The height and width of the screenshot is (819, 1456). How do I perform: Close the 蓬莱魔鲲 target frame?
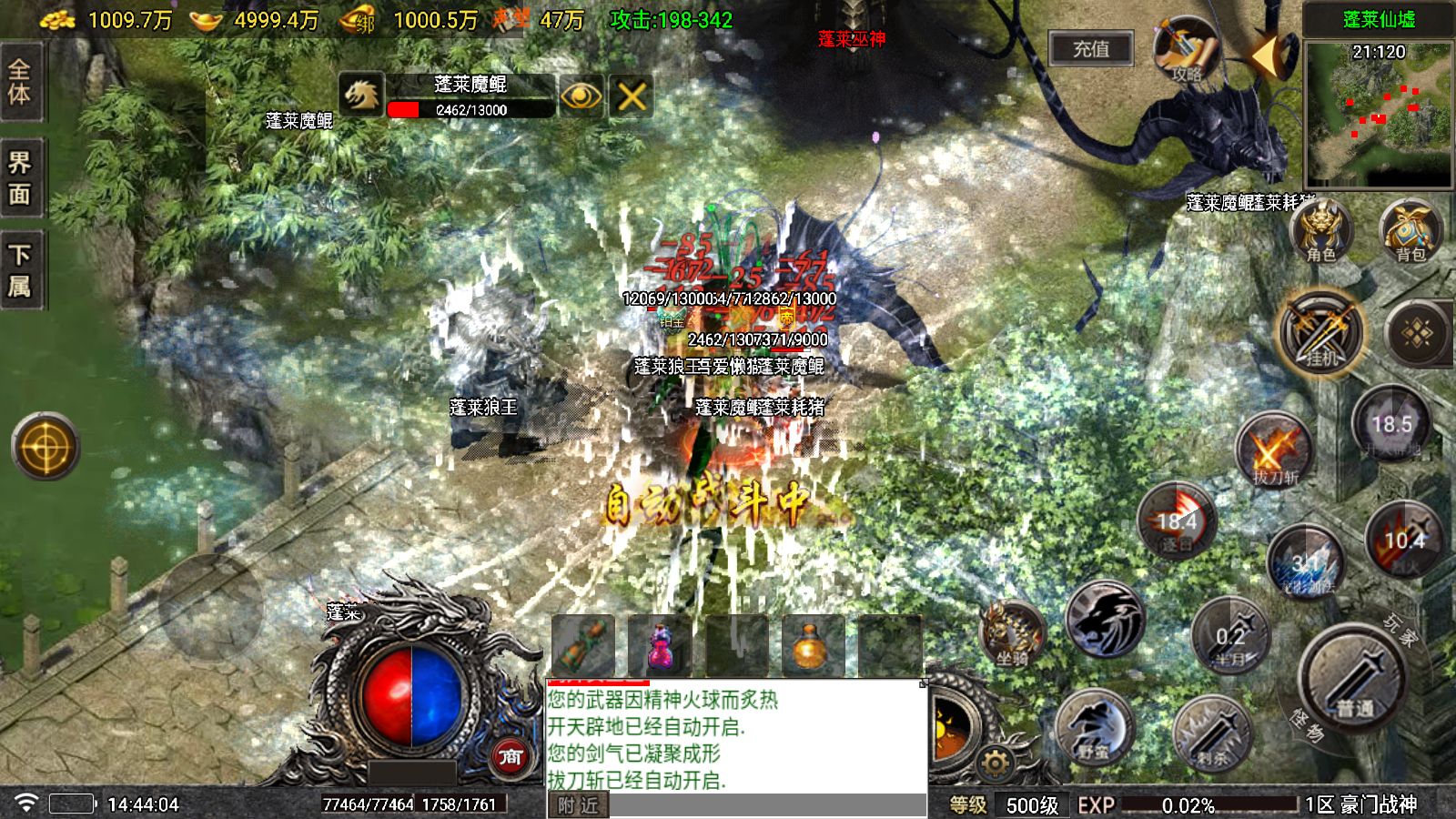(632, 96)
